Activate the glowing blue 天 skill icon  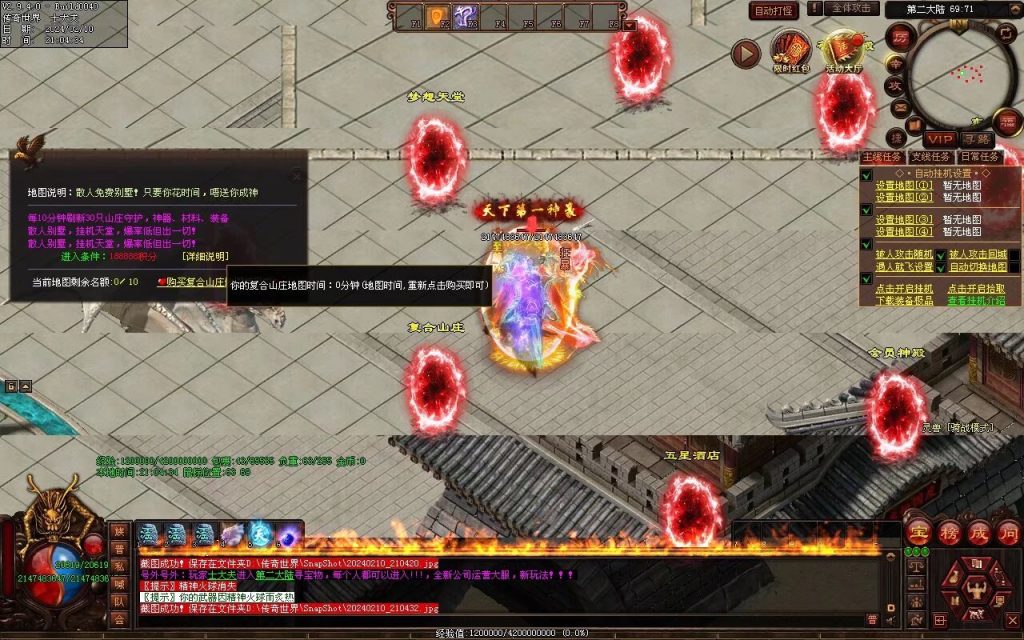260,536
